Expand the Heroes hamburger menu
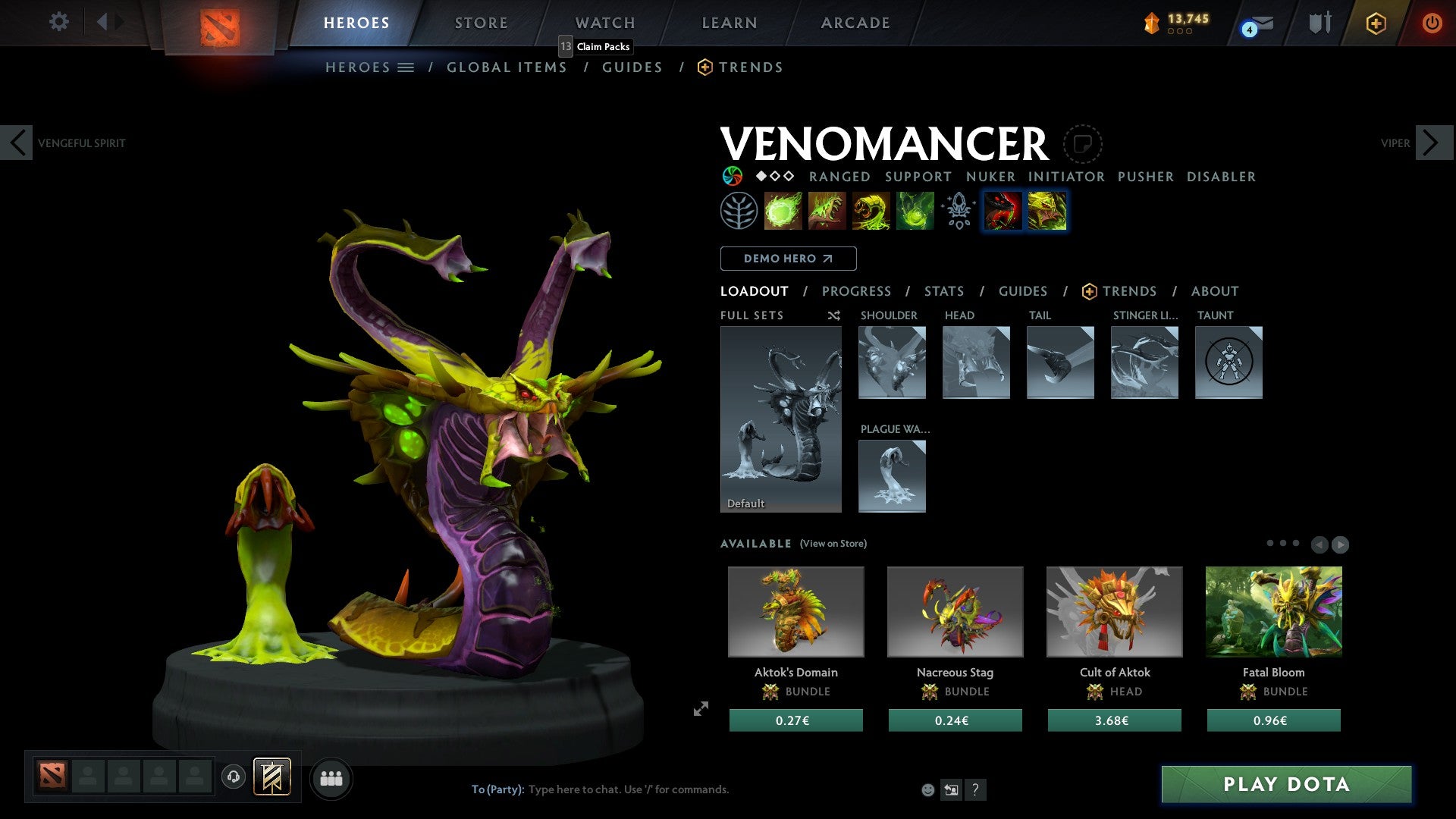 [407, 67]
